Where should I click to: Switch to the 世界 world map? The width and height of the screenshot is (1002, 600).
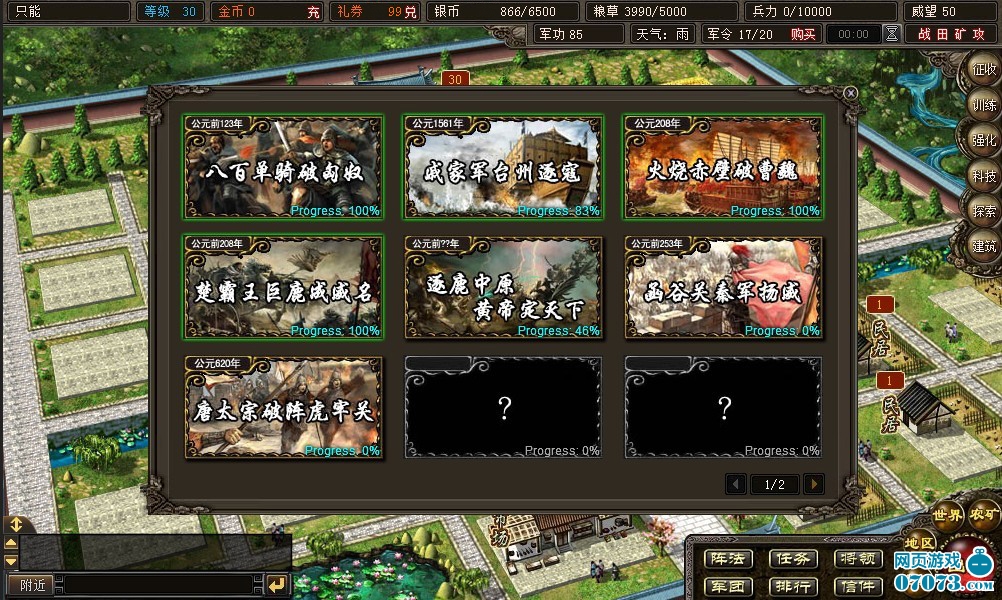click(948, 515)
